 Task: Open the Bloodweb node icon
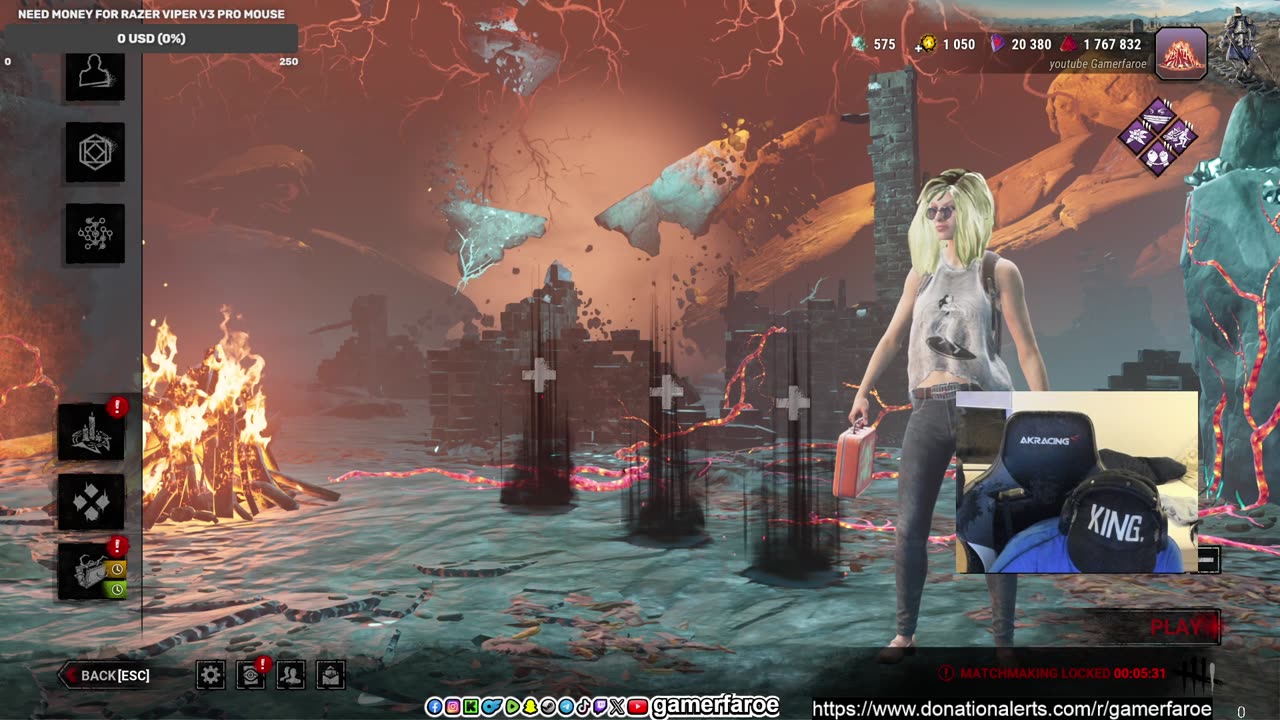(95, 234)
